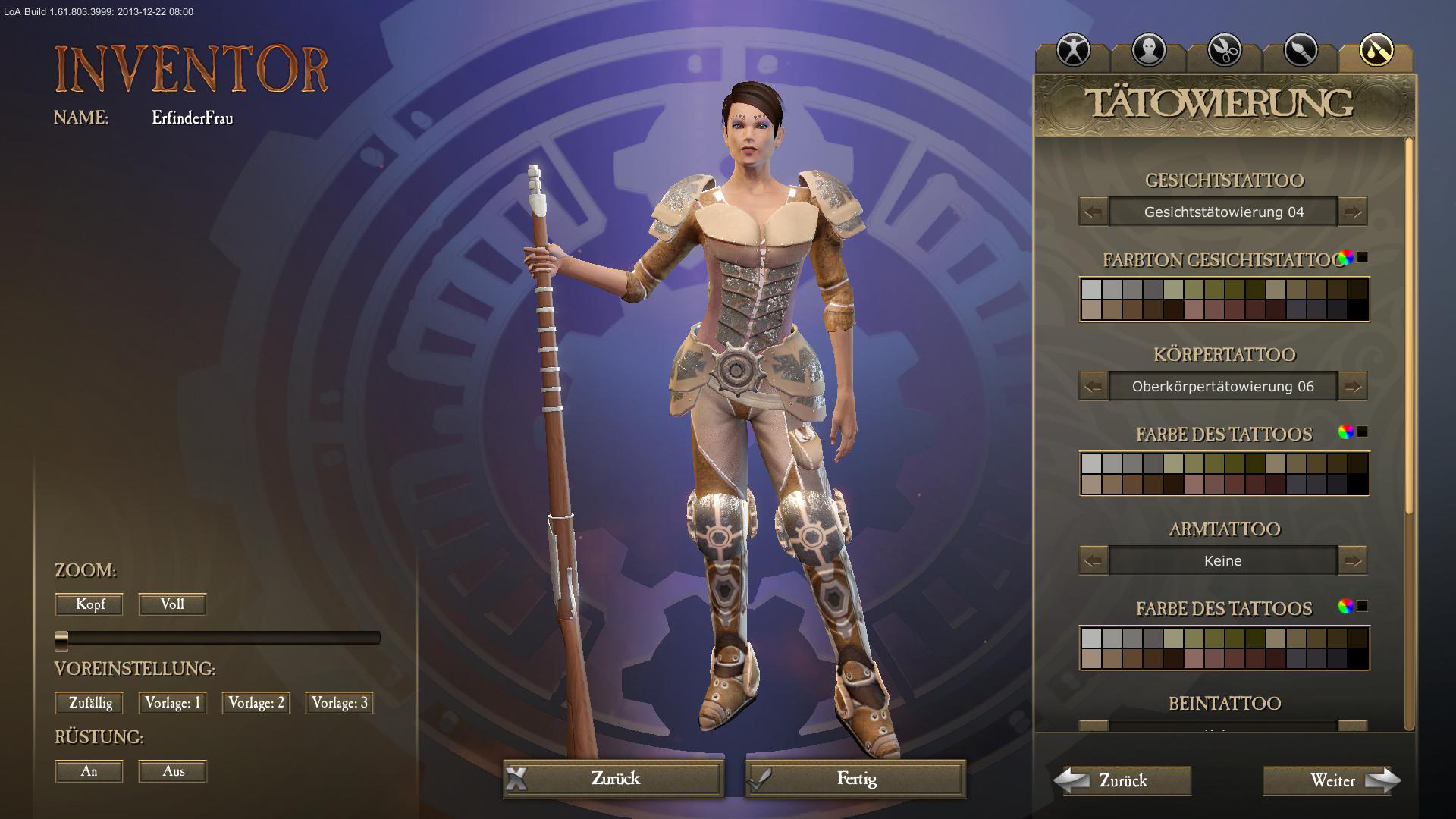Open the scissors hairstyle tab
The width and height of the screenshot is (1456, 819).
[1224, 51]
